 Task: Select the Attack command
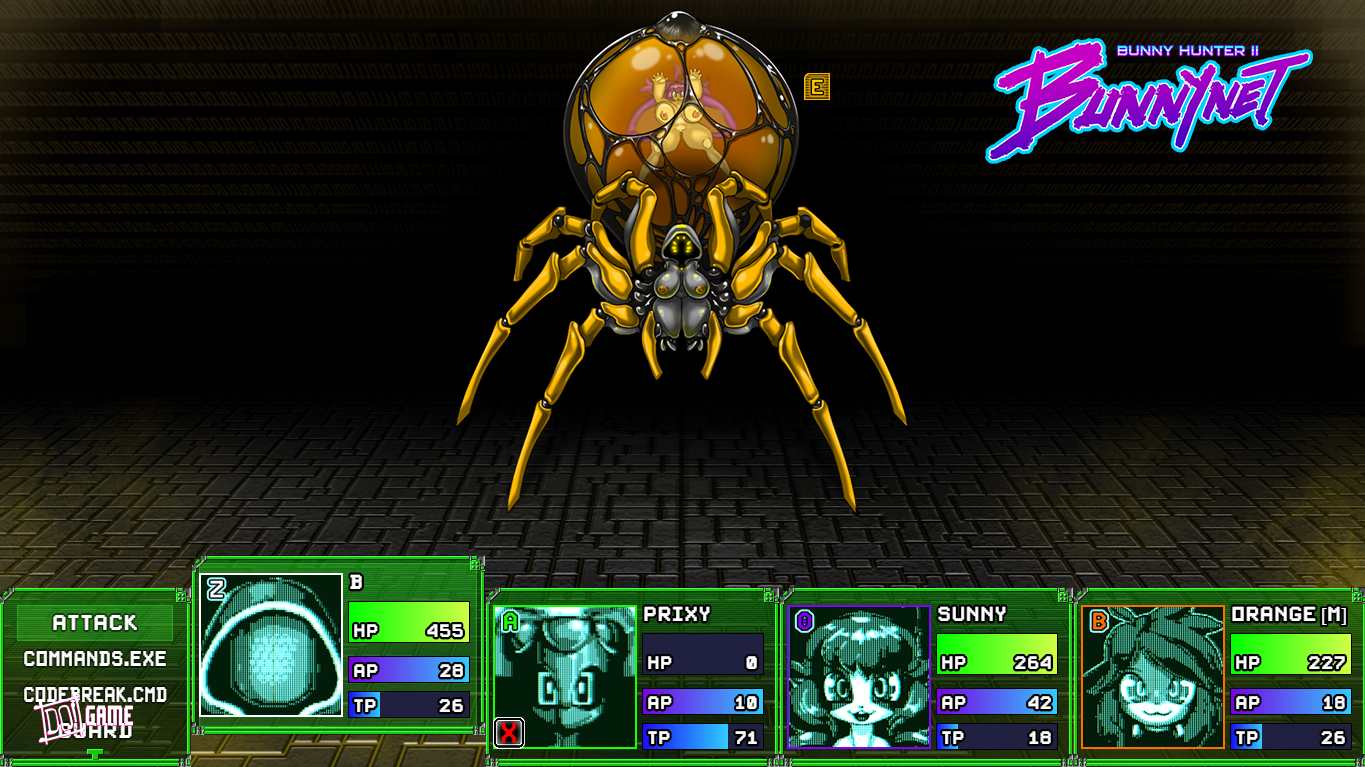[x=94, y=622]
